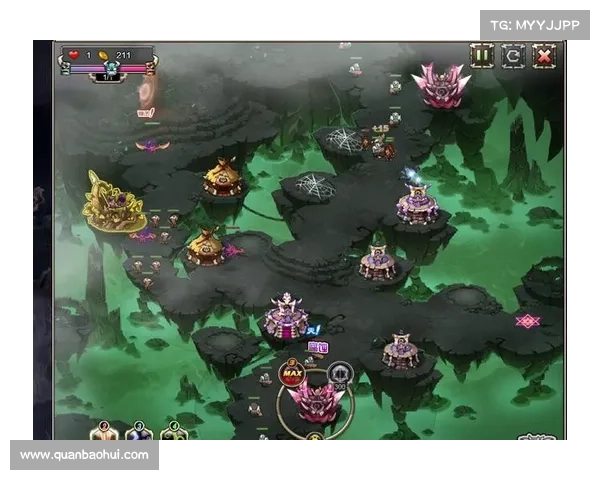600x480 pixels.
Task: Select the pink crystal tower with the upgrade ring
Action: tap(314, 403)
